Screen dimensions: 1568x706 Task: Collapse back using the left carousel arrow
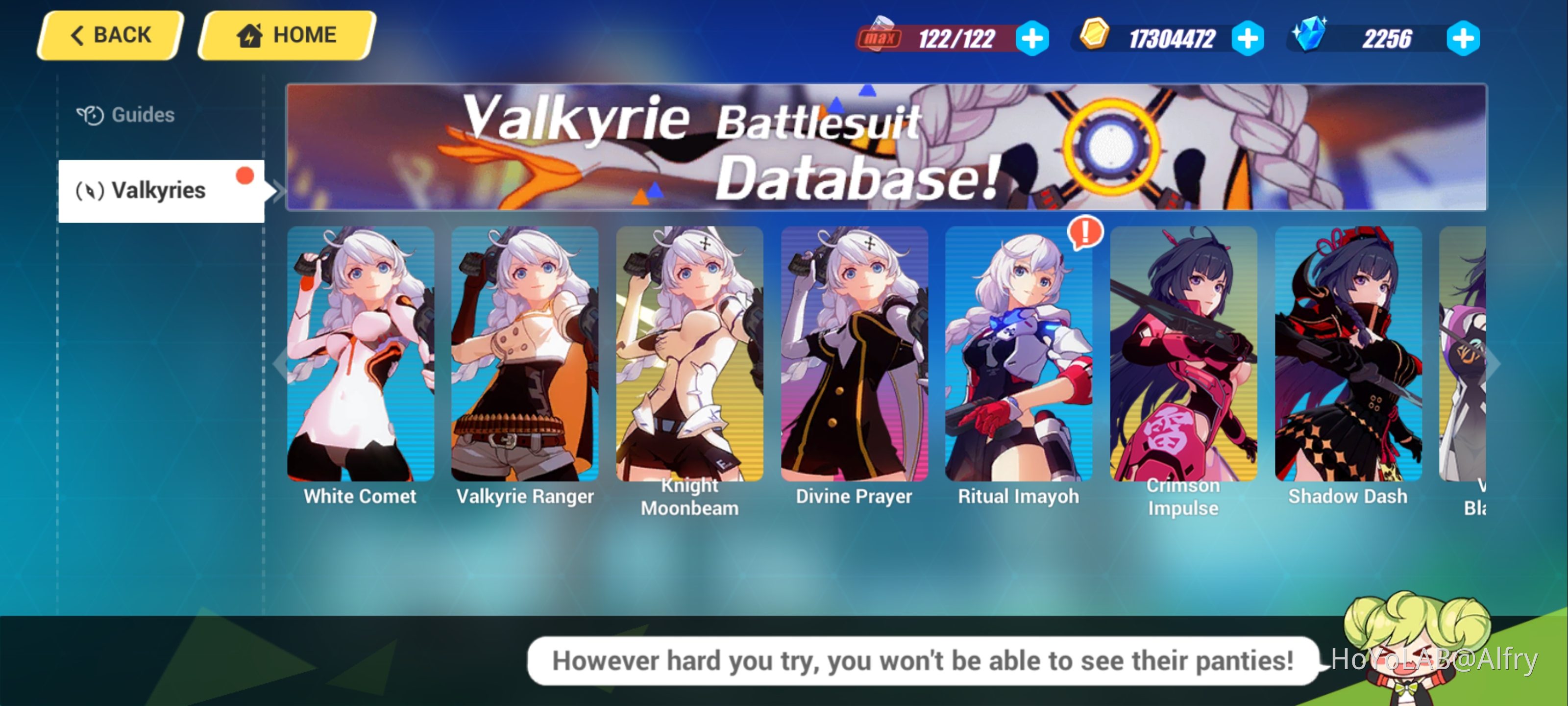[279, 364]
